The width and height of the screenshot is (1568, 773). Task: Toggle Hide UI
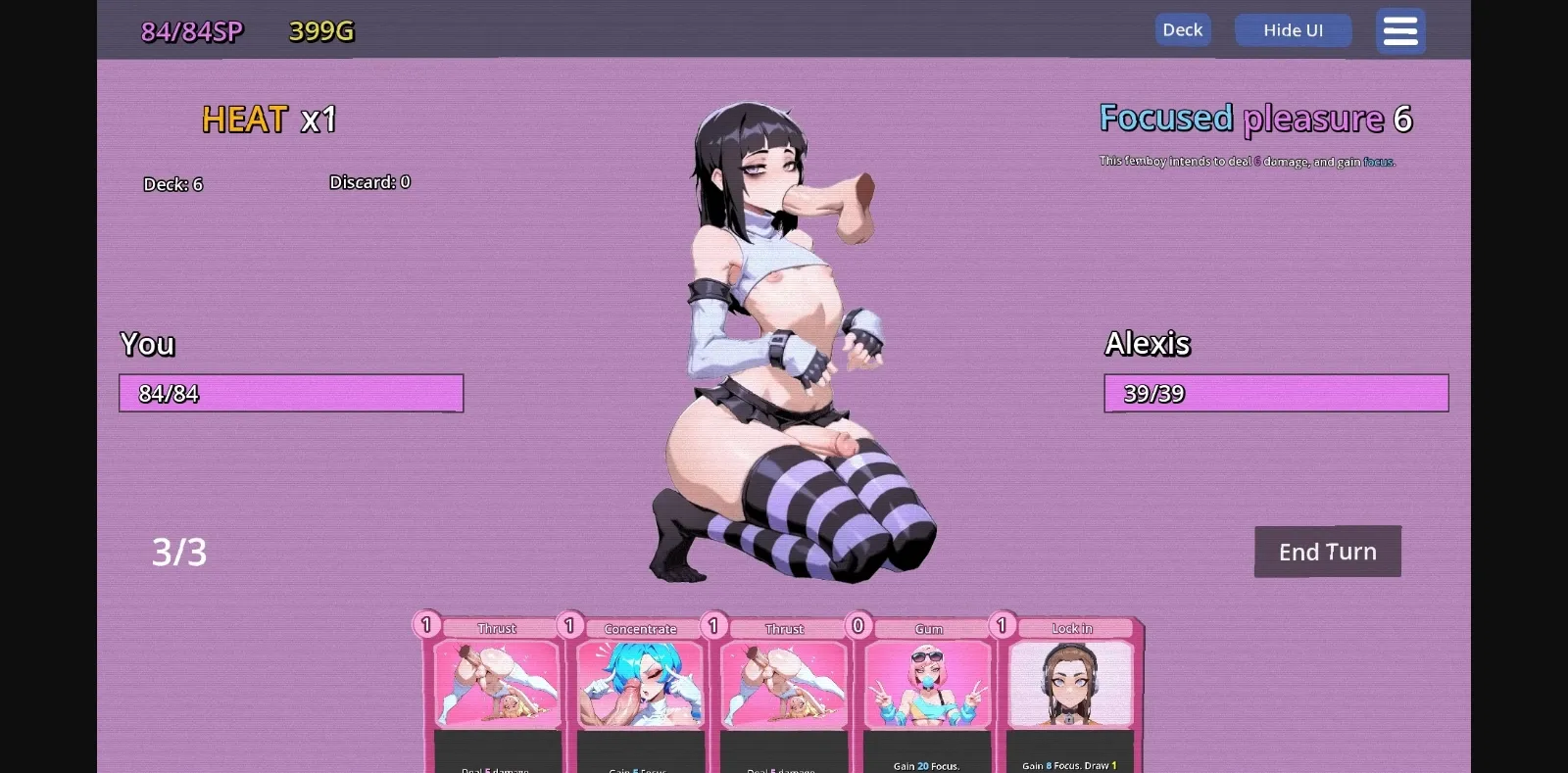point(1293,30)
